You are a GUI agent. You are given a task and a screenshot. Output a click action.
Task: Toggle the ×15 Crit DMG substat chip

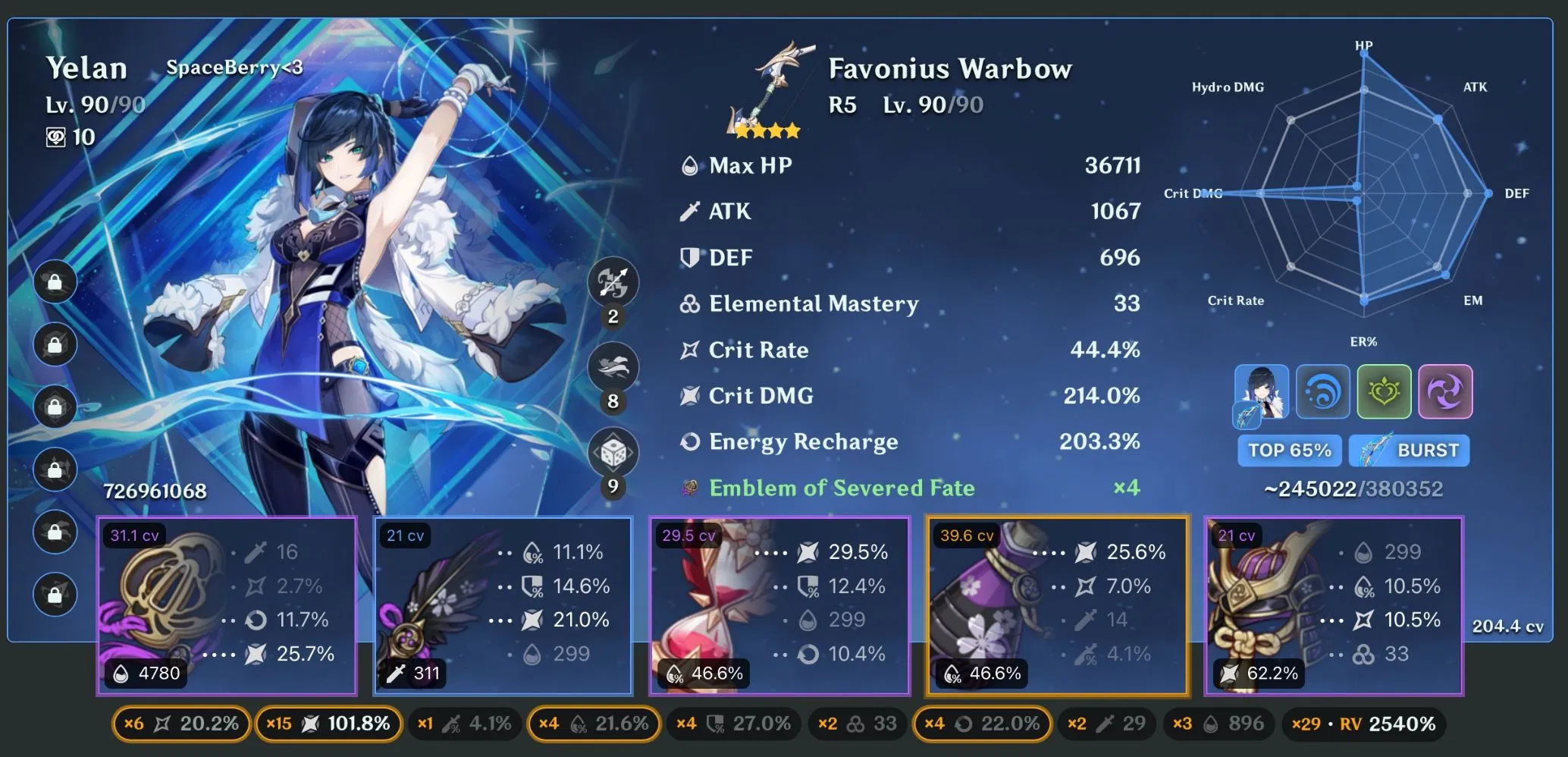tap(328, 724)
